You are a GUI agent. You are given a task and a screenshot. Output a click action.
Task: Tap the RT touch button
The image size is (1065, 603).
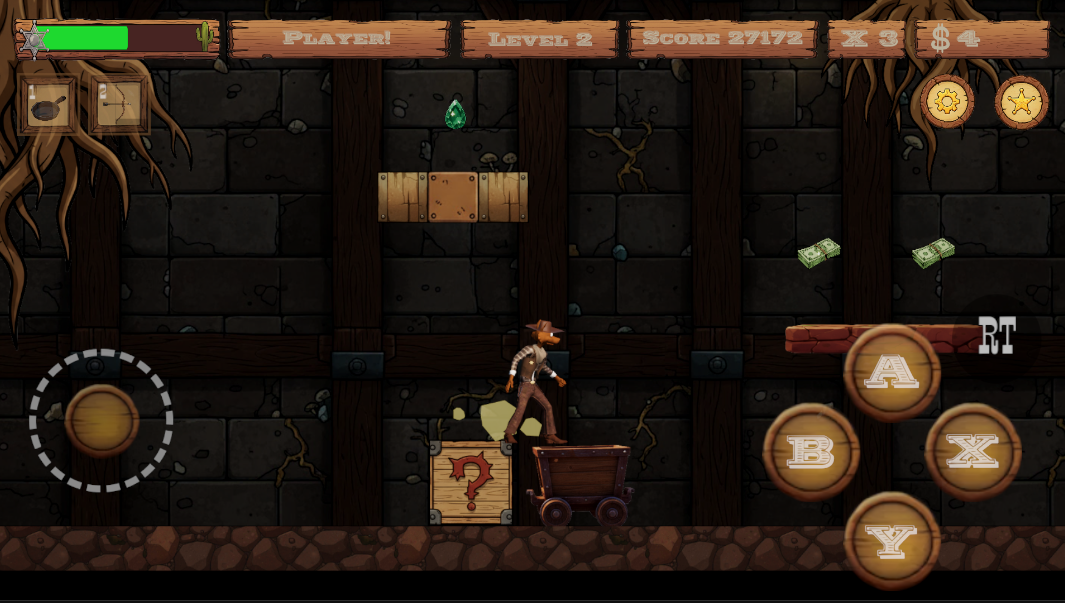997,336
